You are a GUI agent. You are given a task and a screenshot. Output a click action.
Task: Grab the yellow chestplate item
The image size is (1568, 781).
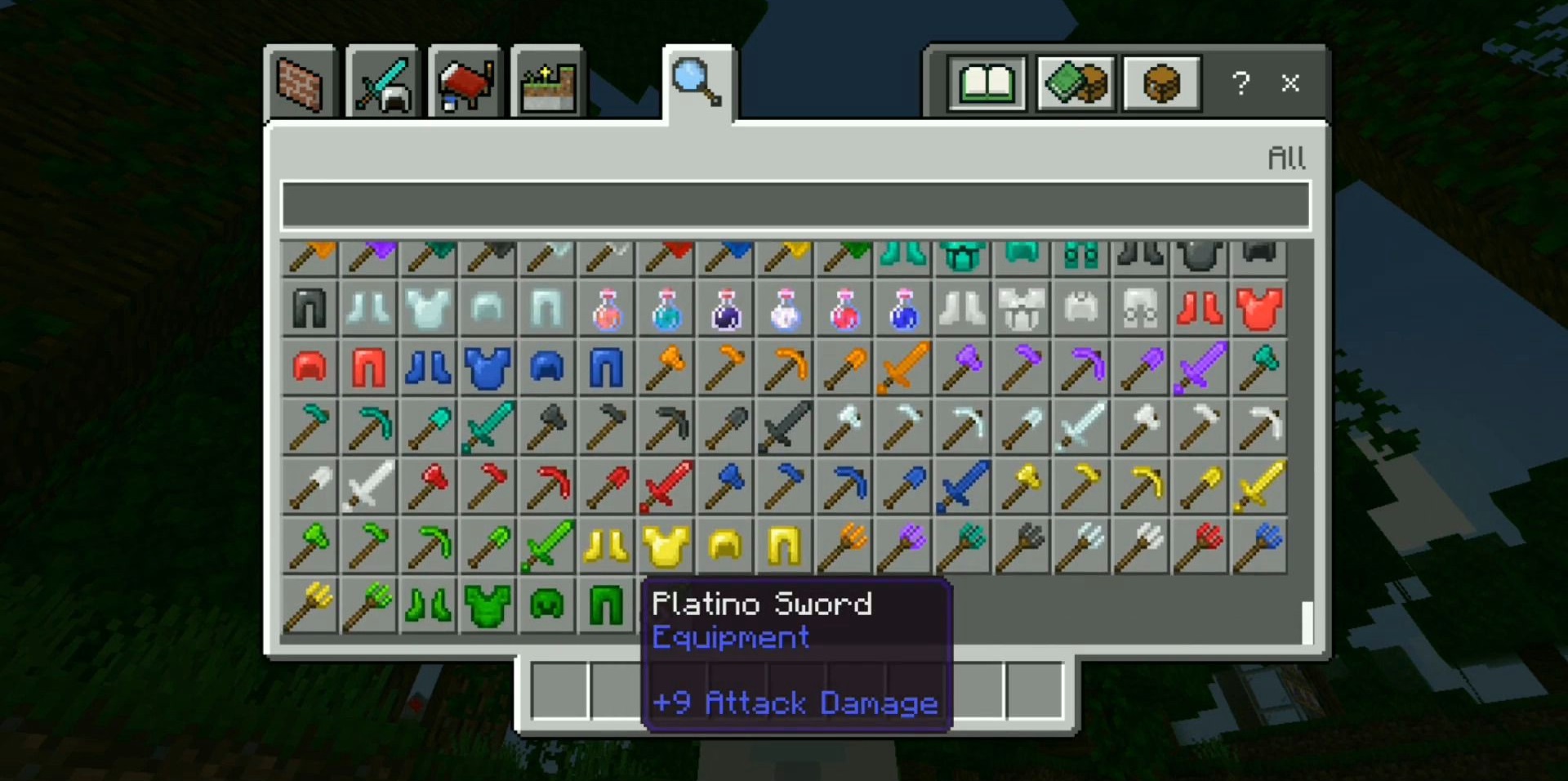click(666, 547)
